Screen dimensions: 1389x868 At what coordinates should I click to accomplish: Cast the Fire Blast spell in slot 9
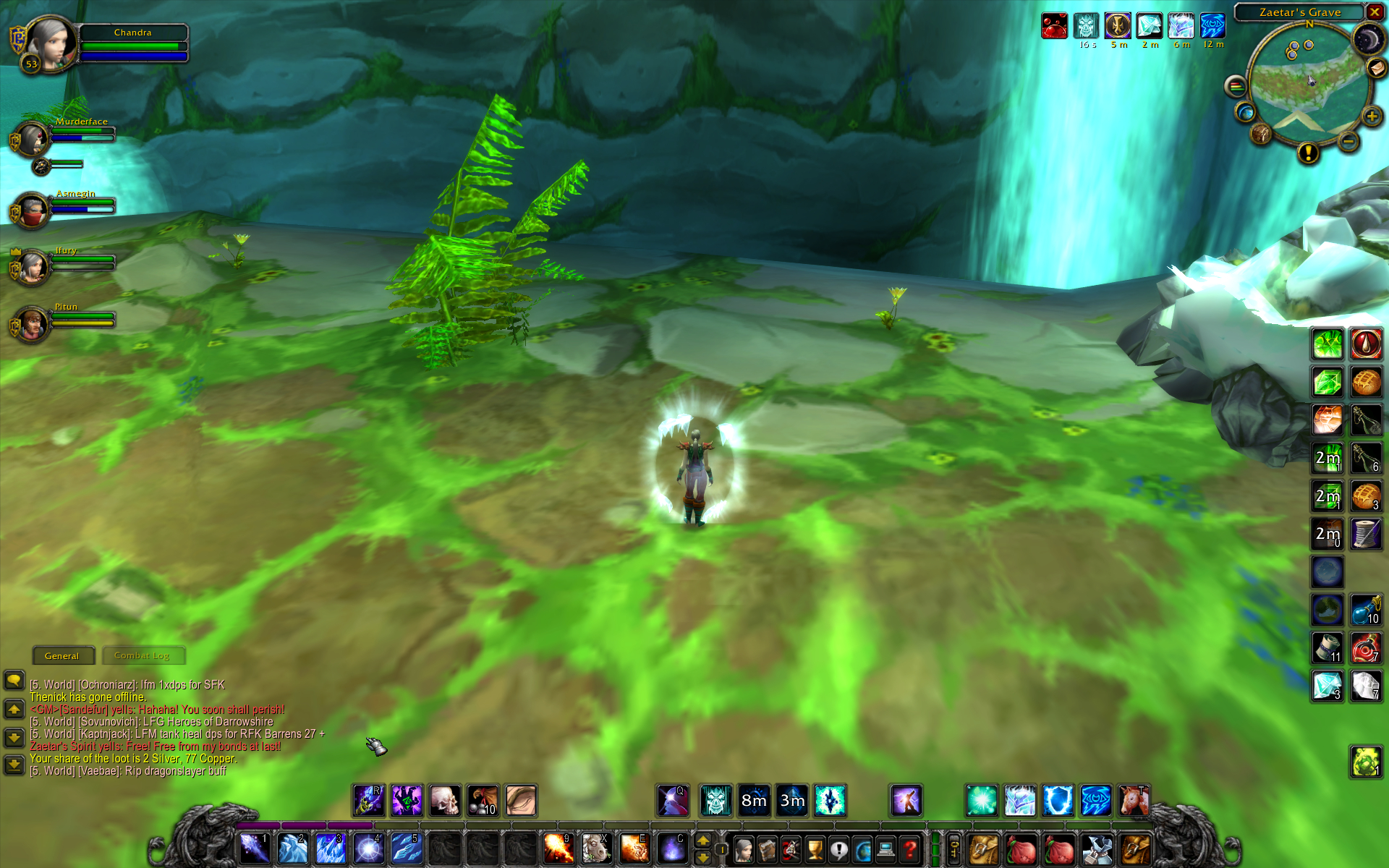[558, 848]
